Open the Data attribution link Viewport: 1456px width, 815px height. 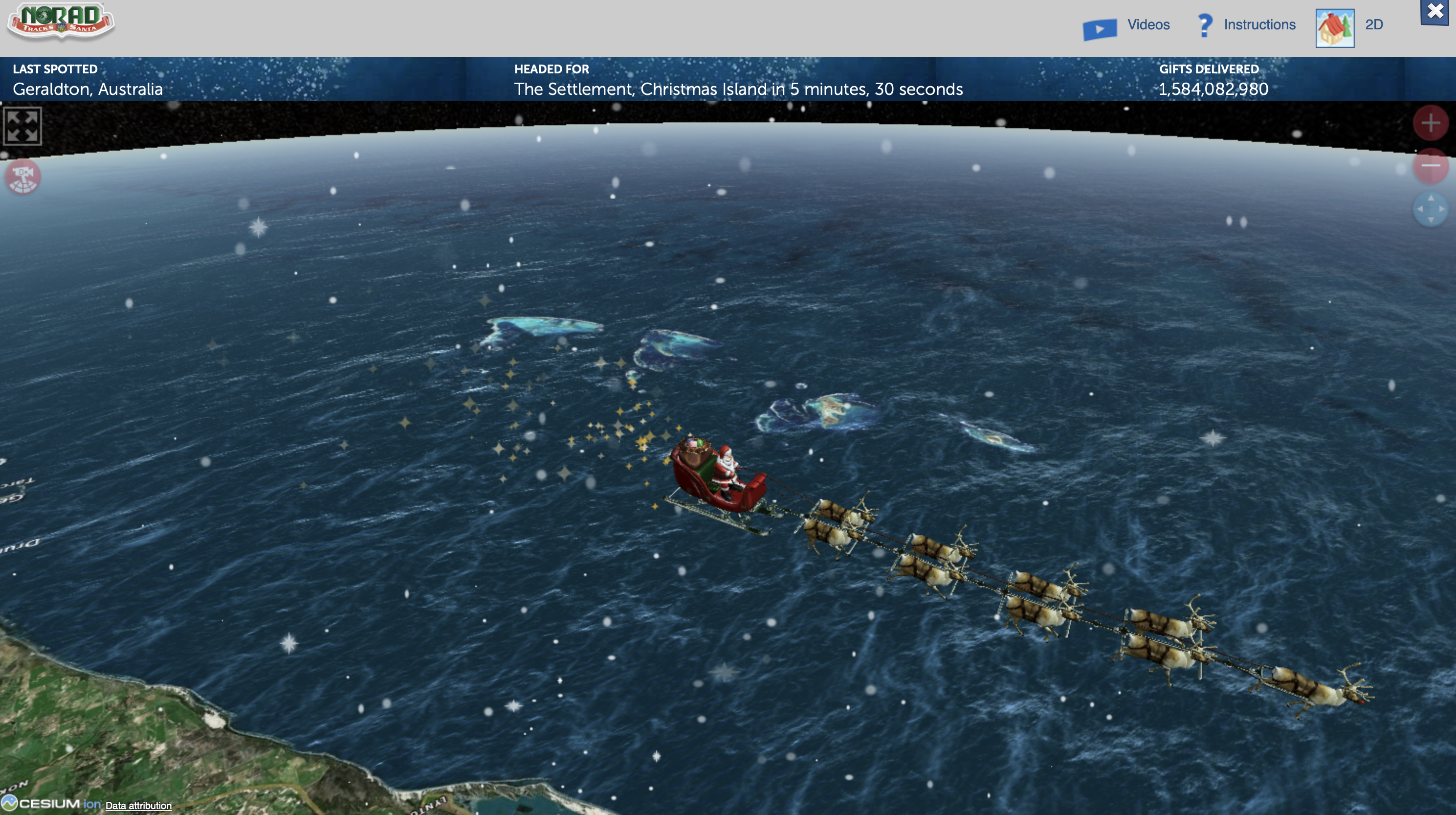[138, 805]
